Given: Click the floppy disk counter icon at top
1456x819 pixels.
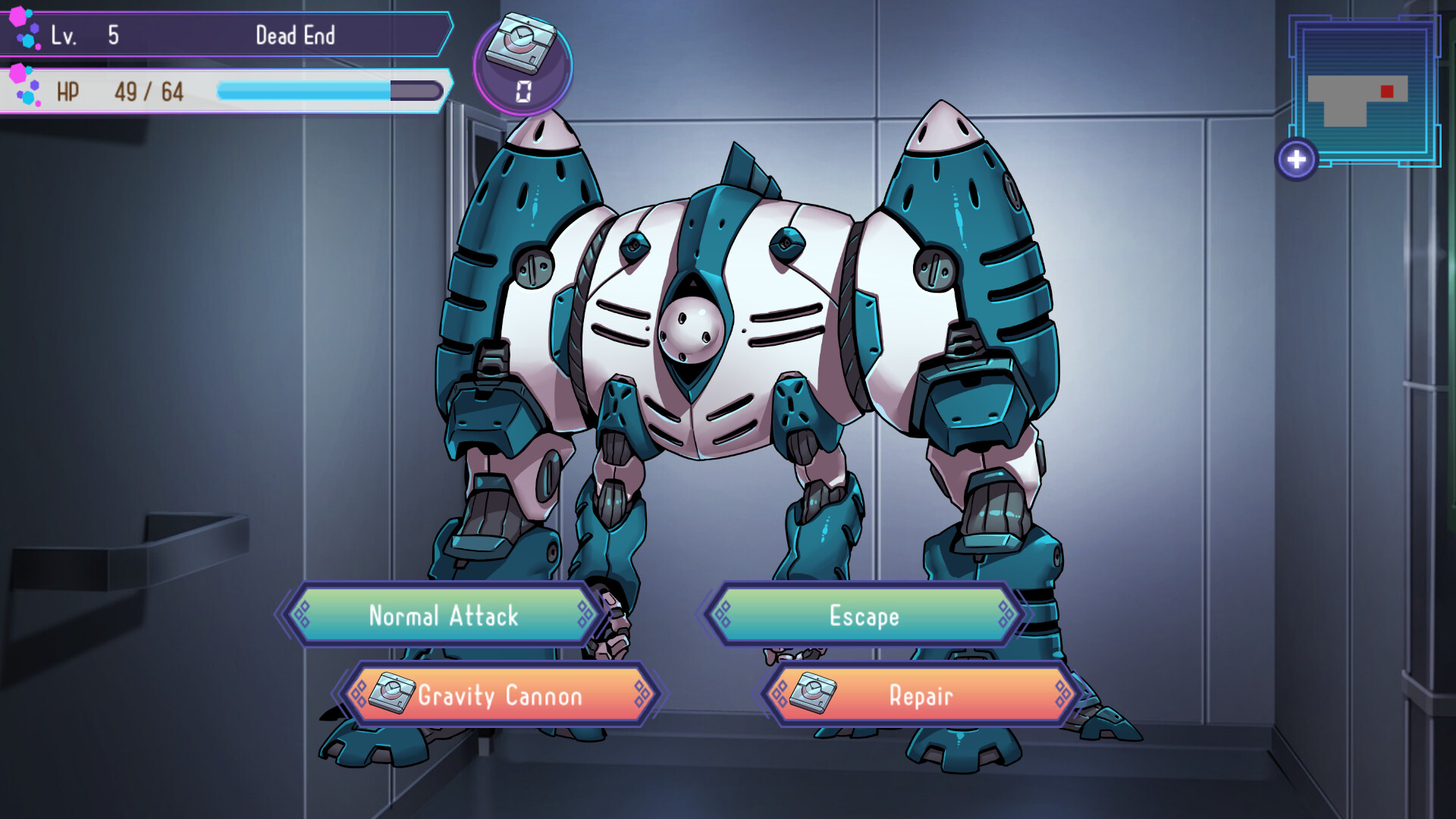Looking at the screenshot, I should coord(522,43).
